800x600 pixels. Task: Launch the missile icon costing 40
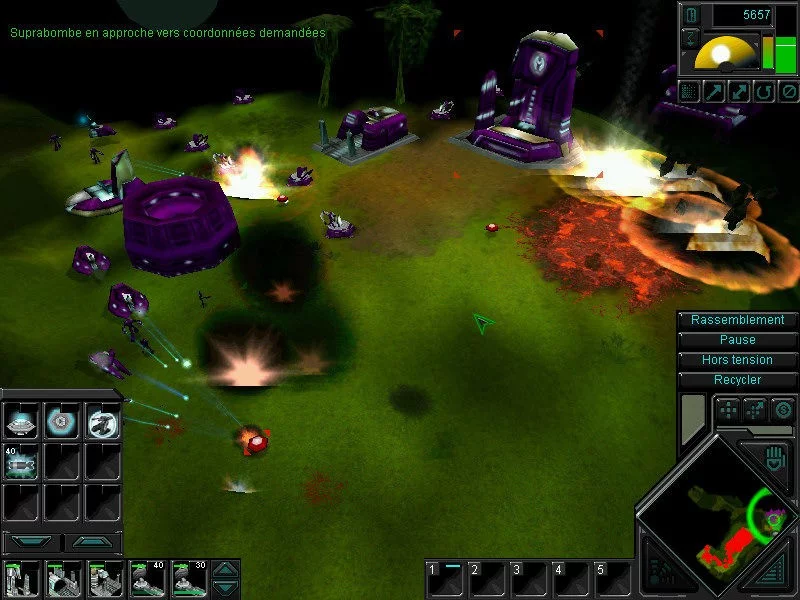tap(20, 463)
